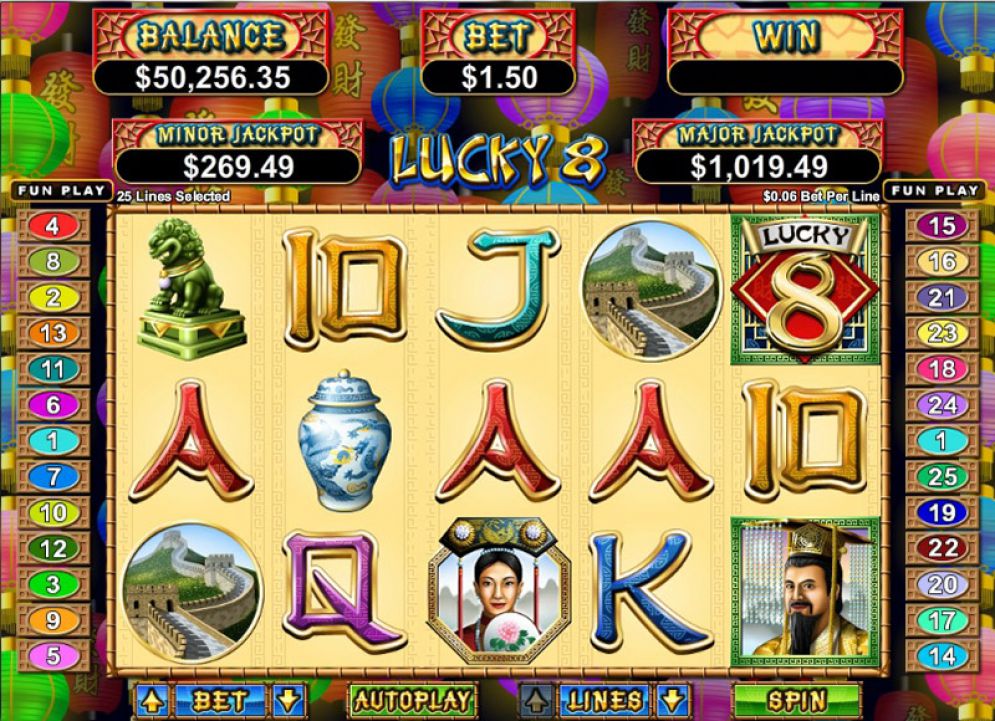Select the payline 5 marker
995x721 pixels.
53,656
